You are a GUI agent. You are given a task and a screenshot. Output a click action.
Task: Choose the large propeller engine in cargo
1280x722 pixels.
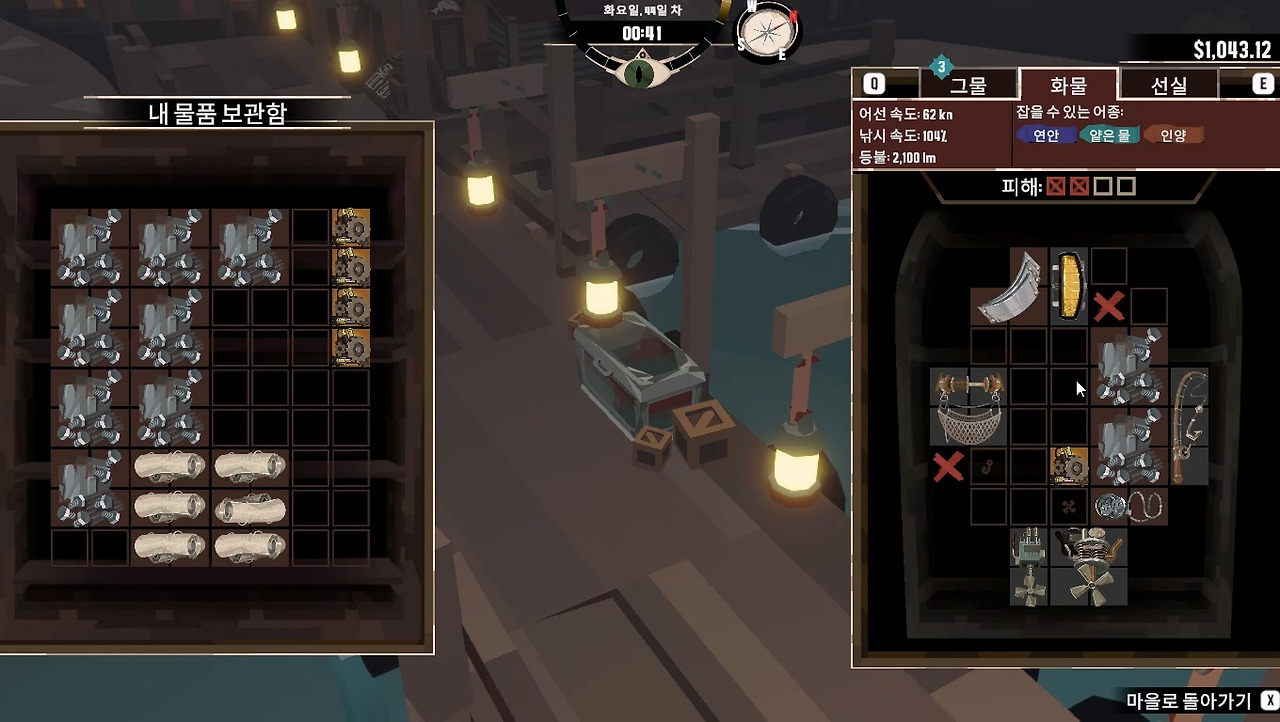(x=1088, y=566)
